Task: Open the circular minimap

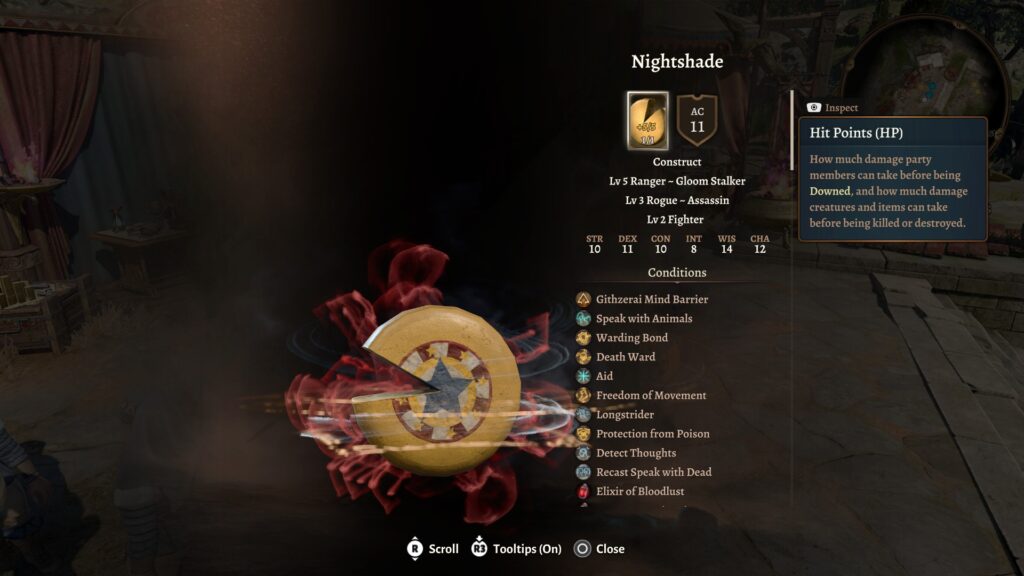Action: 925,75
